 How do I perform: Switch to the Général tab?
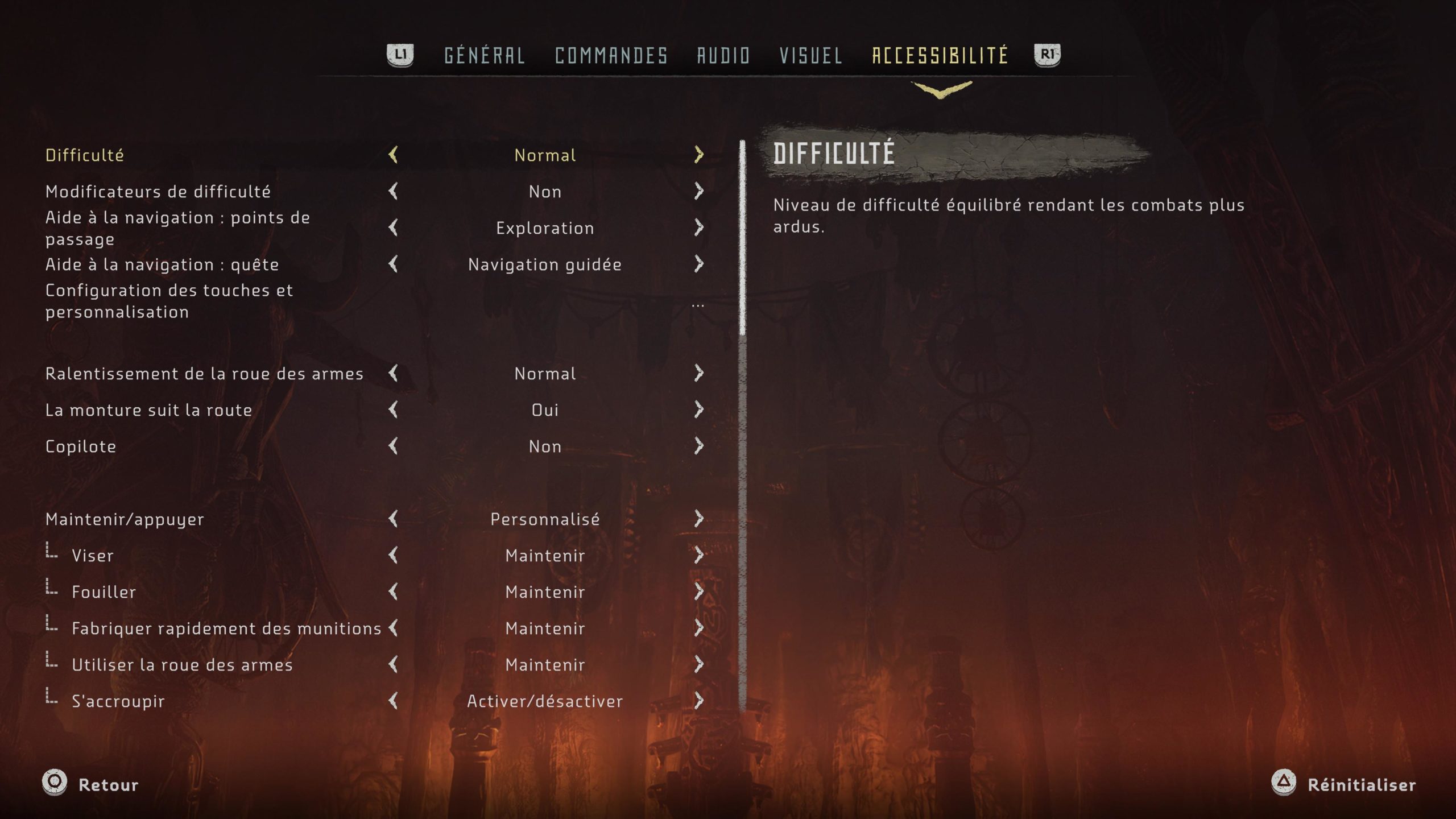coord(484,55)
